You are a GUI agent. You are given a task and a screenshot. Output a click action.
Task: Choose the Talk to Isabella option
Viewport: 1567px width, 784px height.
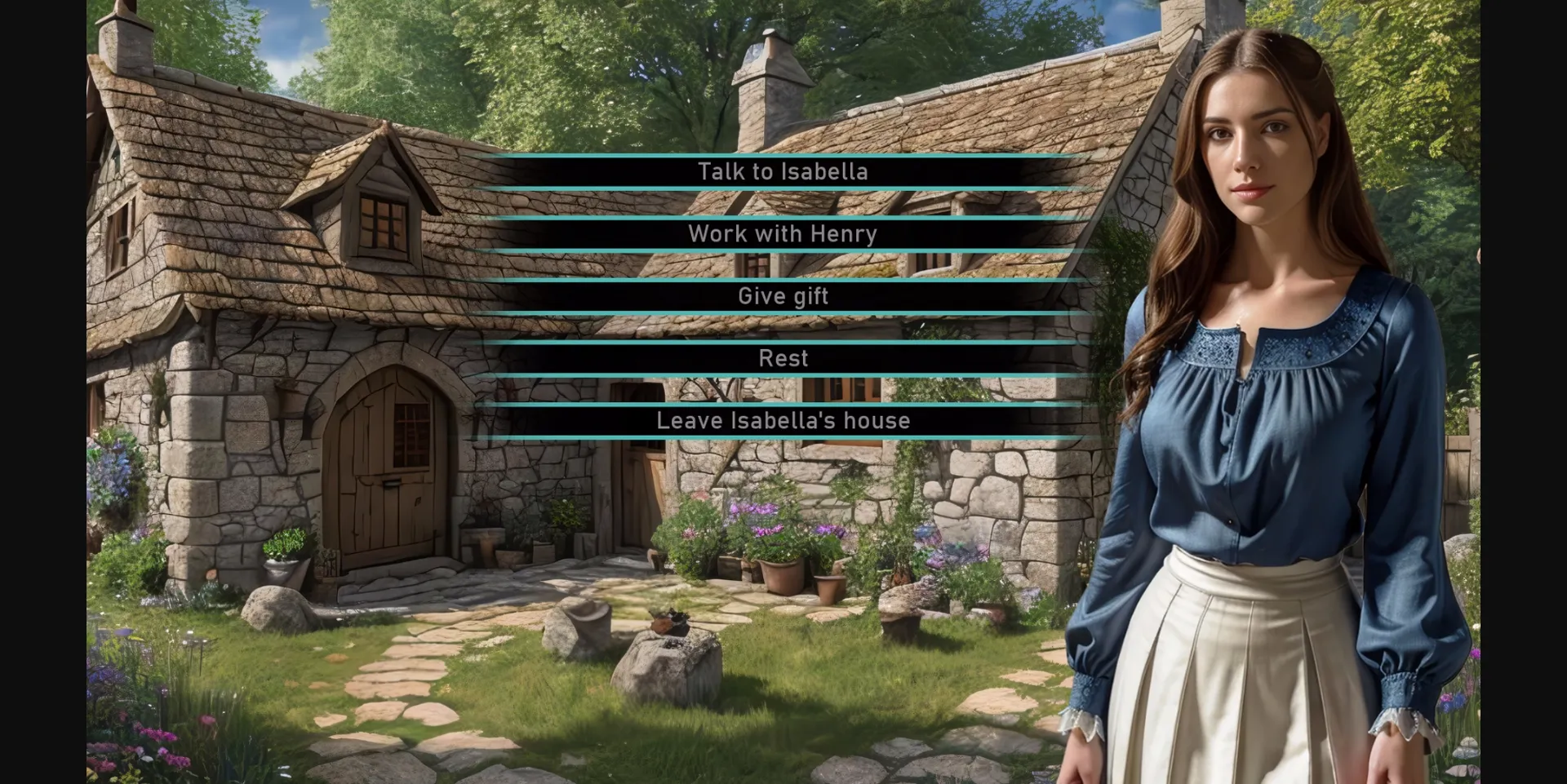783,171
